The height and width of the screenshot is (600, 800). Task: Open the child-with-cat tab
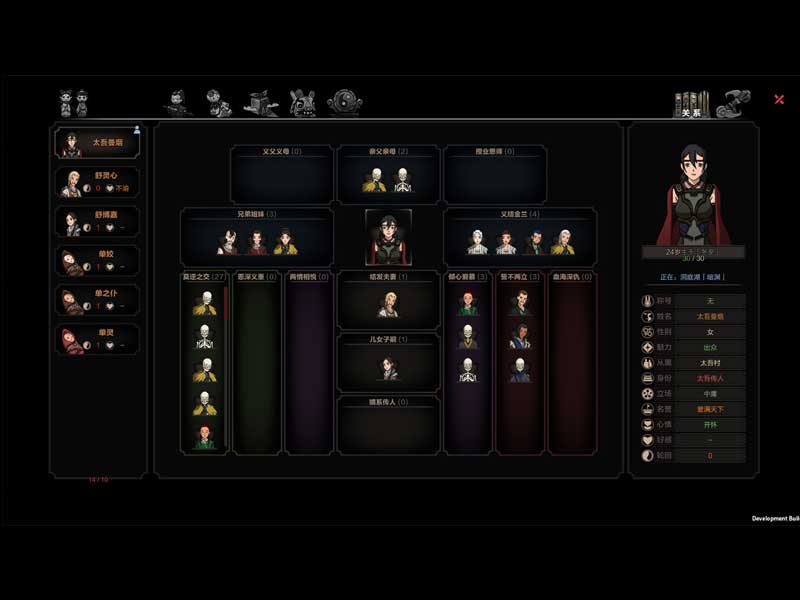point(219,102)
